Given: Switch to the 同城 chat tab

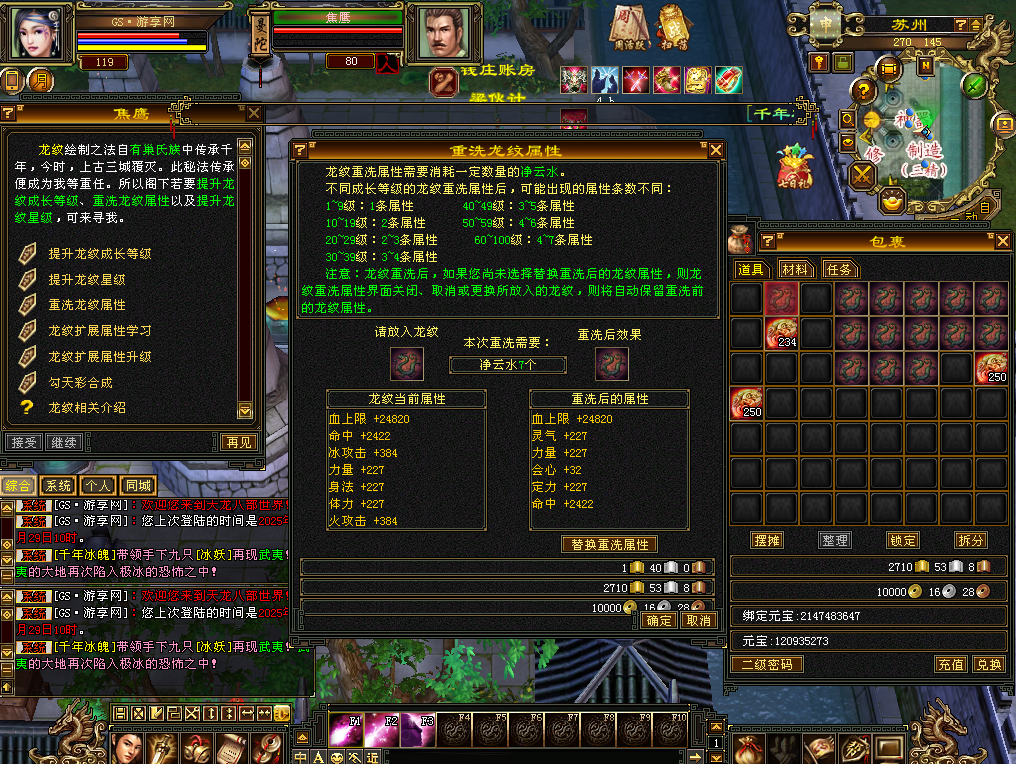Looking at the screenshot, I should coord(136,485).
